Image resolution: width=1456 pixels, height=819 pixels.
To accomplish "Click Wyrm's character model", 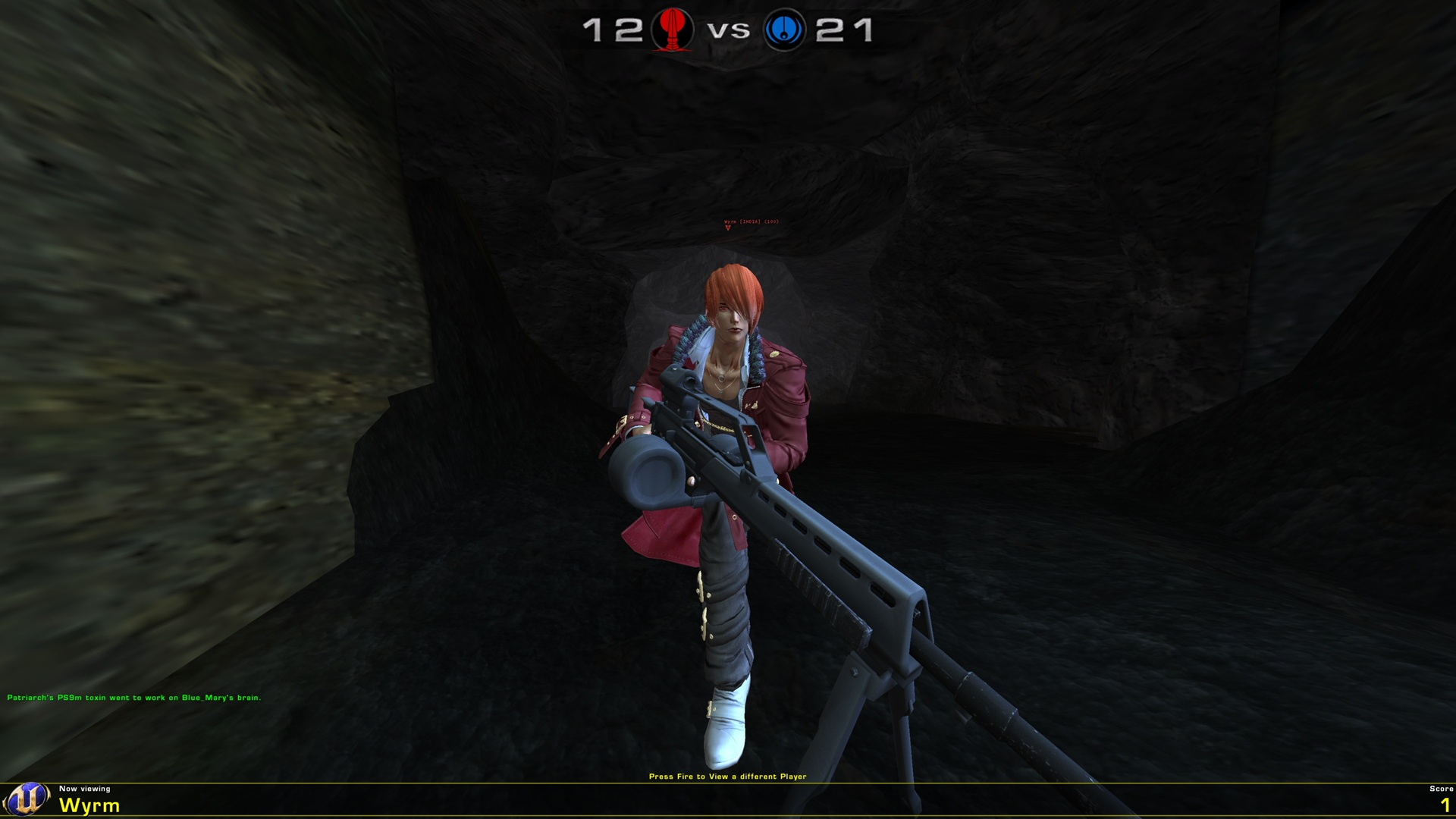I will tap(728, 379).
